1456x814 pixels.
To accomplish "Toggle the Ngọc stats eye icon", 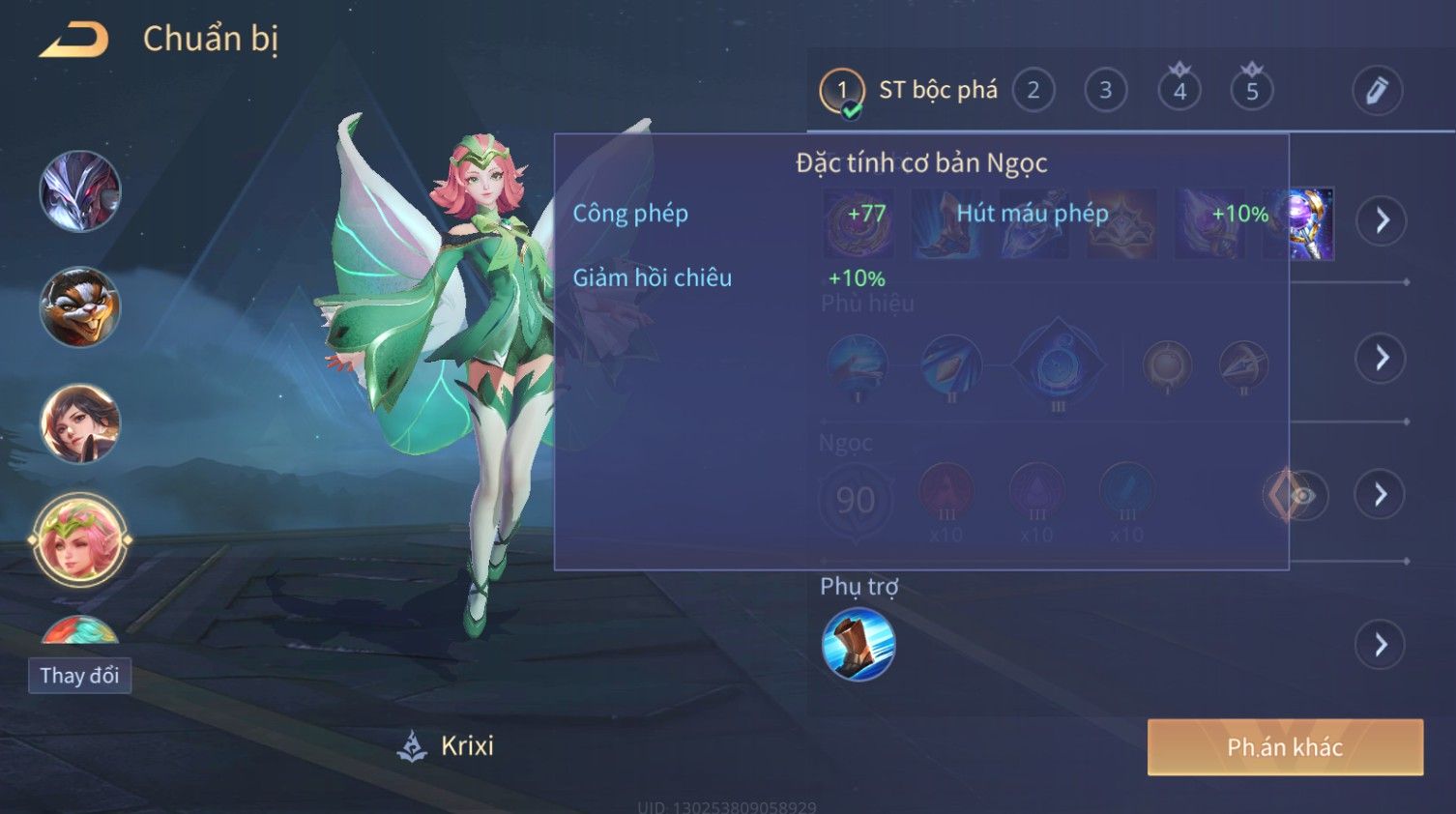I will point(1301,496).
